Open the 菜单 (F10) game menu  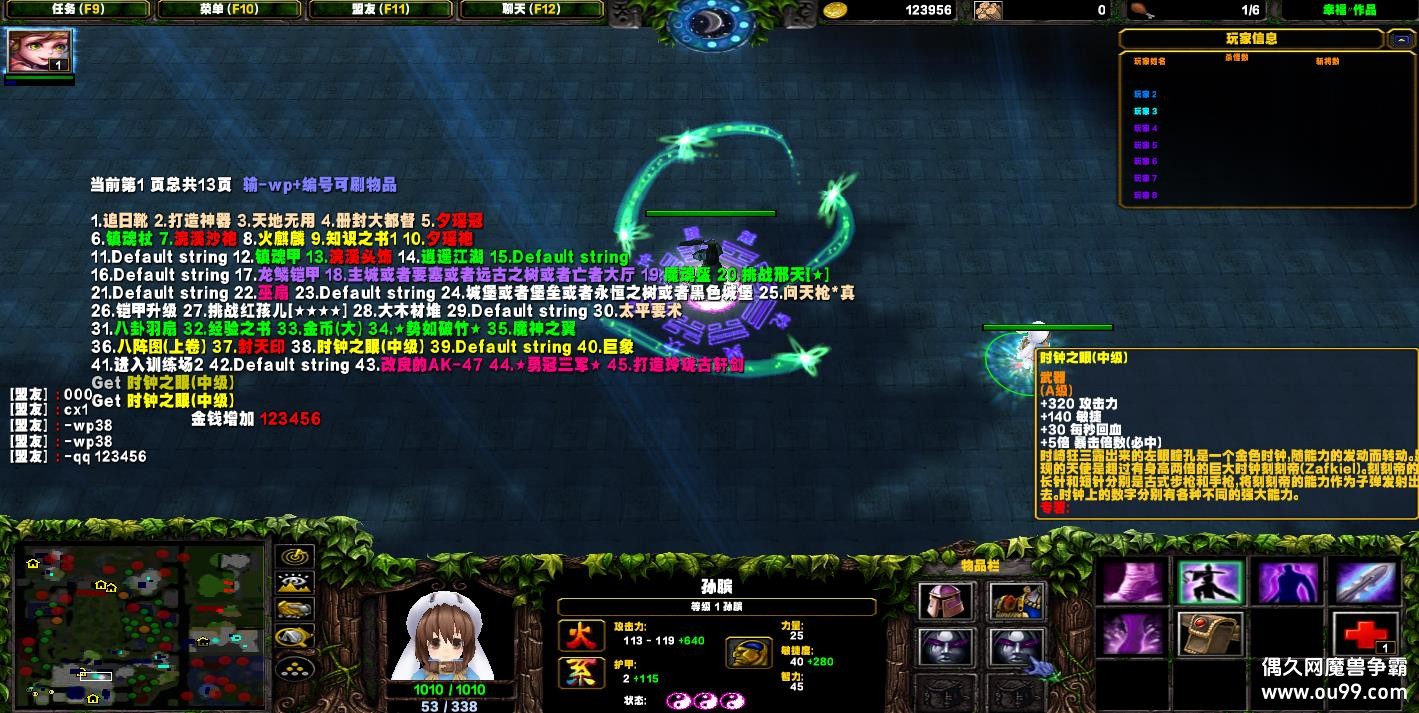tap(229, 10)
